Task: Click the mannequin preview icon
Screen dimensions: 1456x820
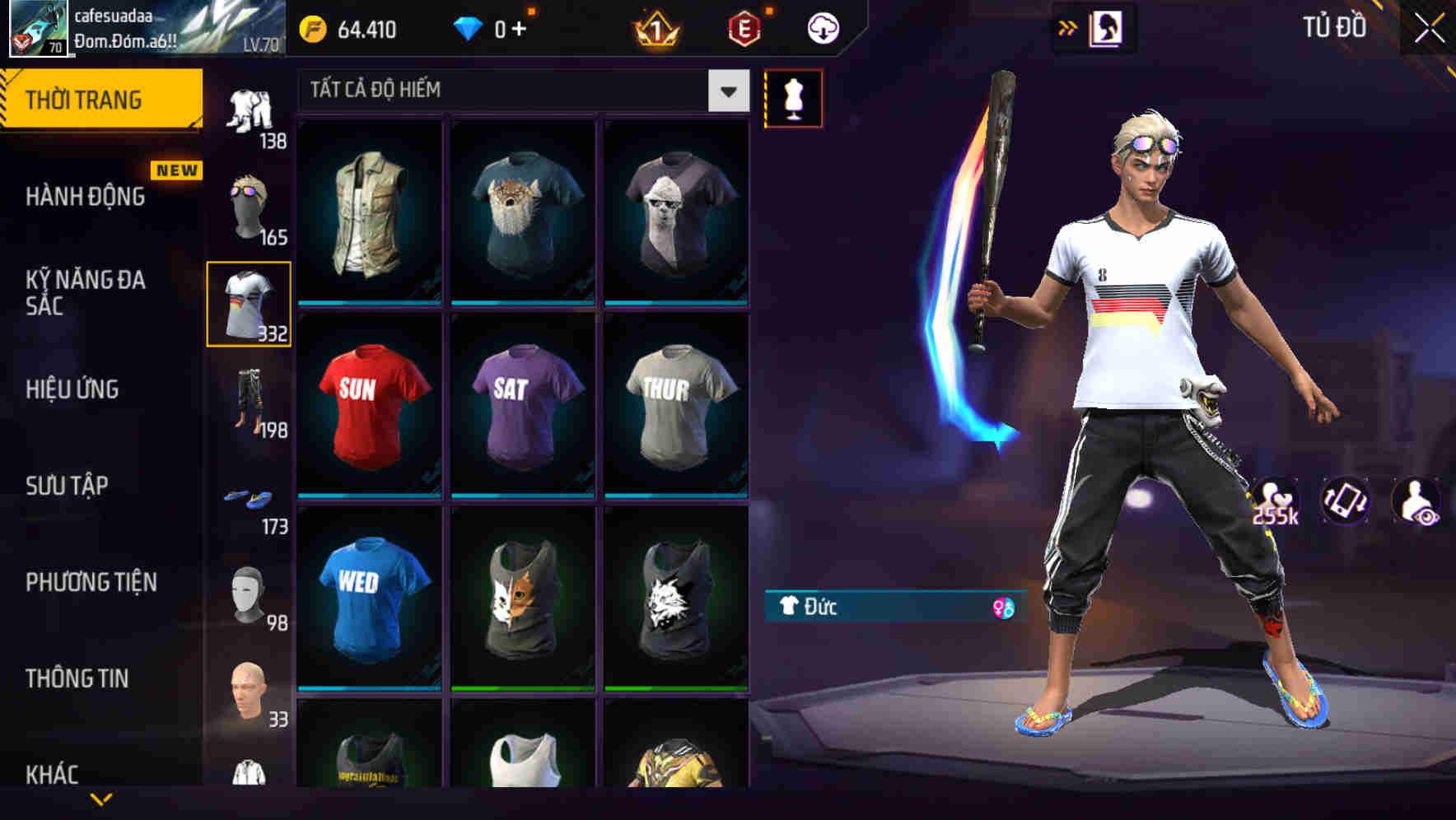Action: [793, 97]
